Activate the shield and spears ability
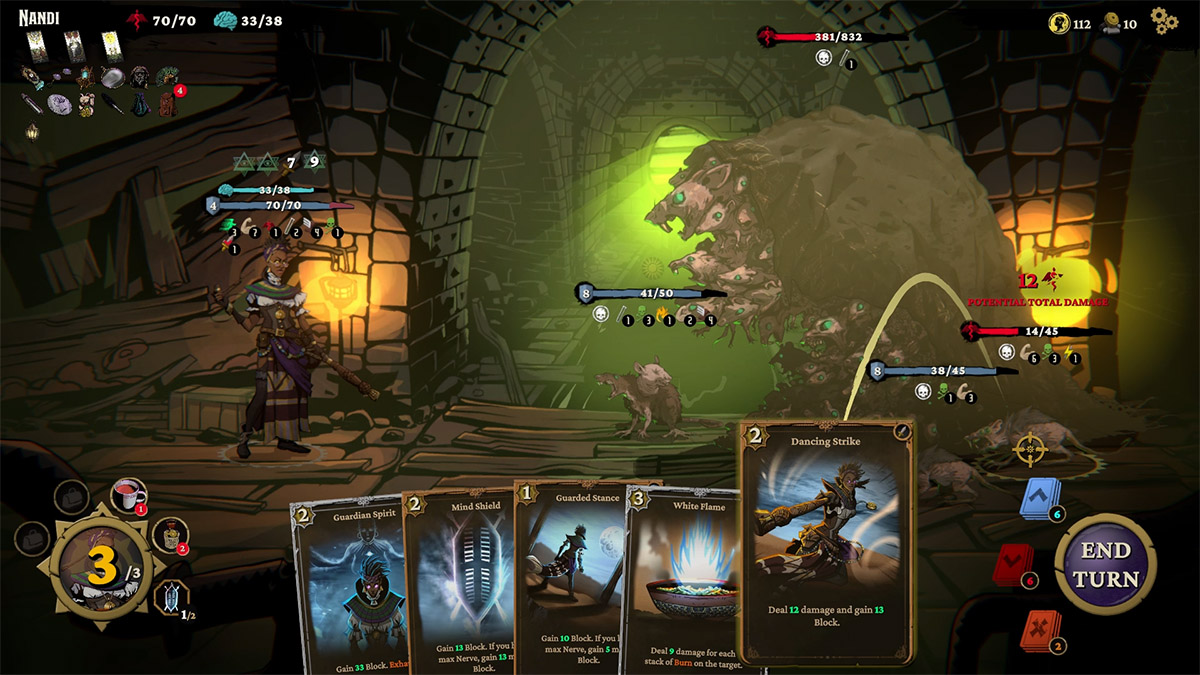Image resolution: width=1200 pixels, height=675 pixels. (174, 600)
